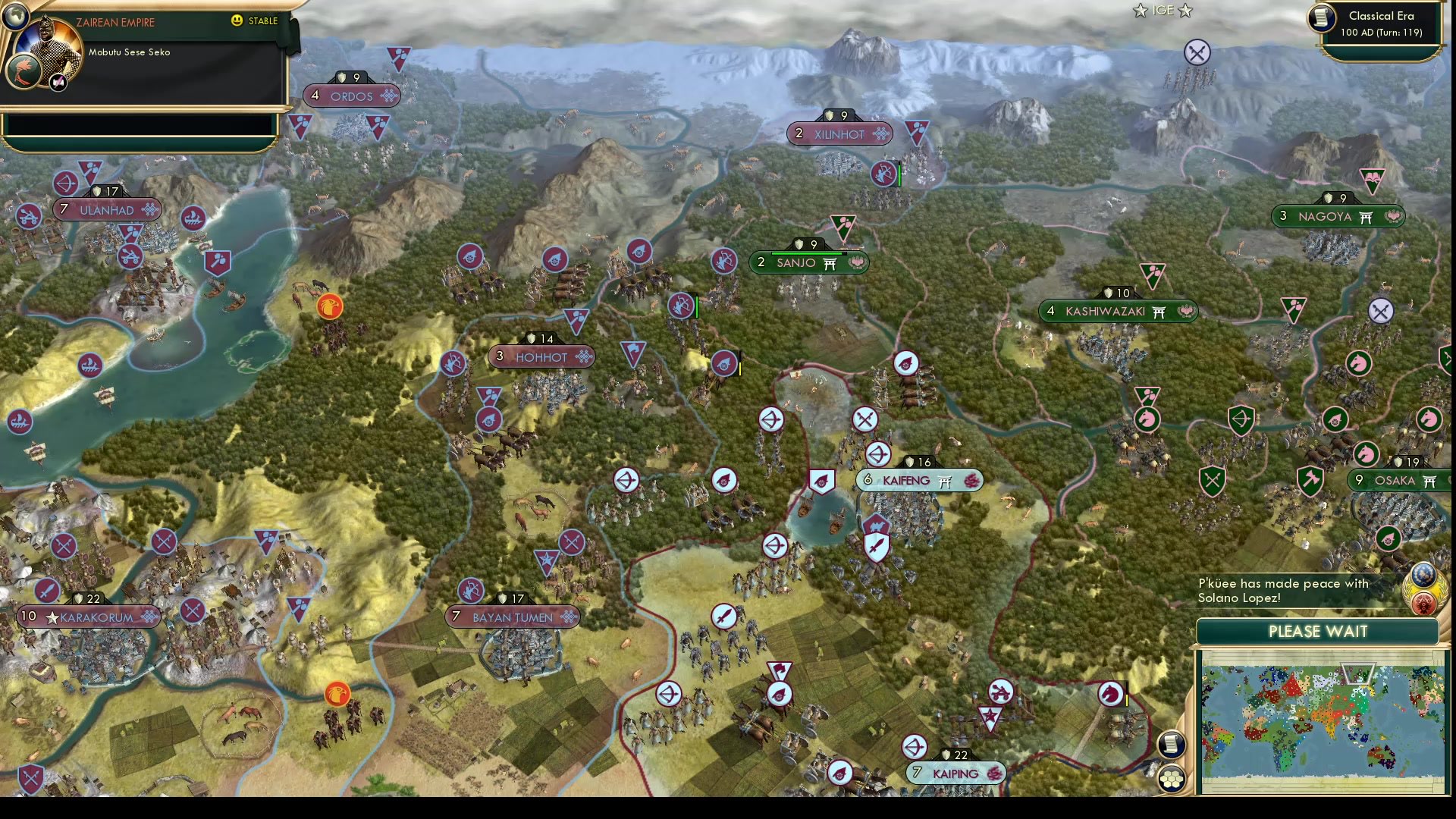
Task: Click the Classical Era scroll icon
Action: point(1319,19)
